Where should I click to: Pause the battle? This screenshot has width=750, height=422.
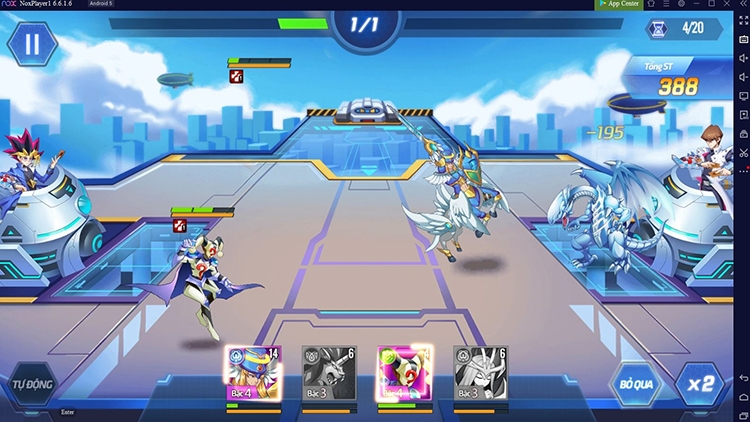tap(32, 45)
